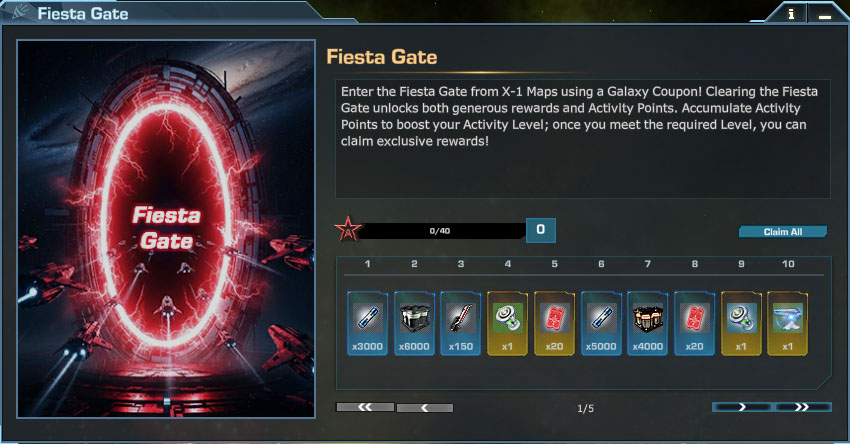Jump to the first rewards page

pos(365,407)
